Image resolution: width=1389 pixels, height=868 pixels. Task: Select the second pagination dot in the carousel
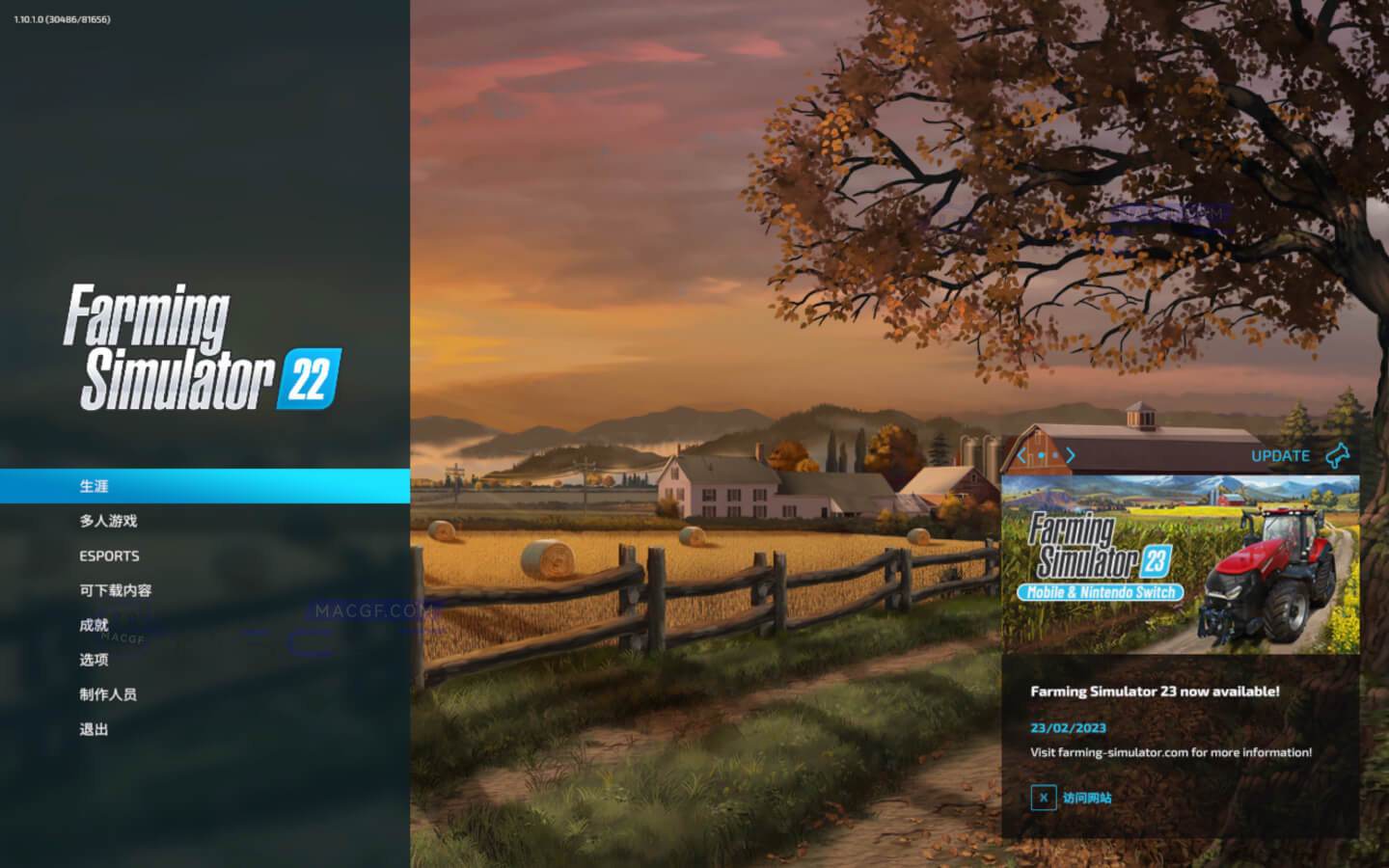click(1053, 454)
